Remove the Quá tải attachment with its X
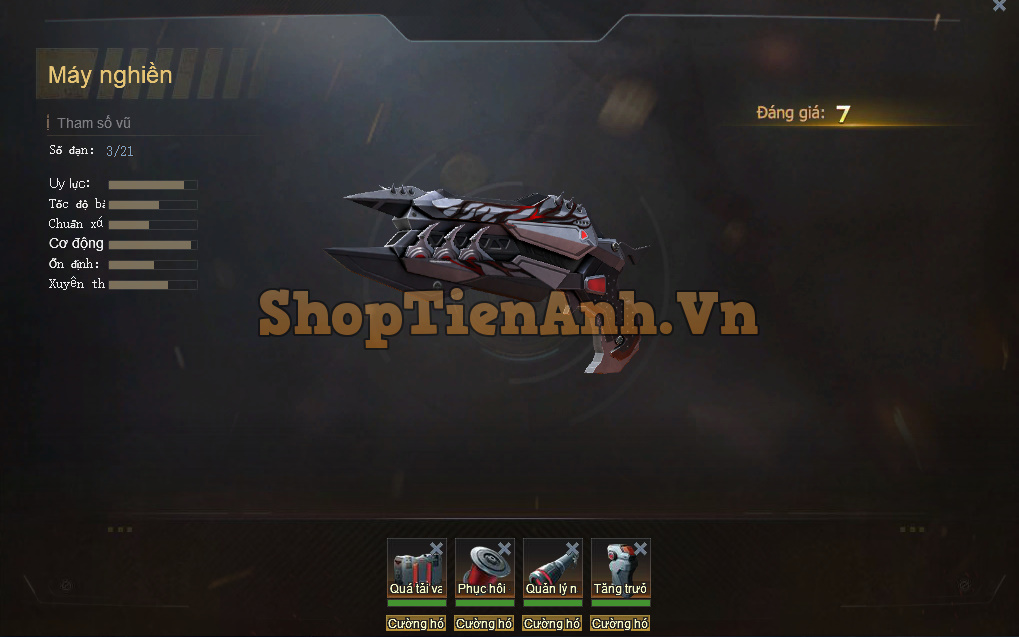This screenshot has height=637, width=1019. click(x=437, y=548)
